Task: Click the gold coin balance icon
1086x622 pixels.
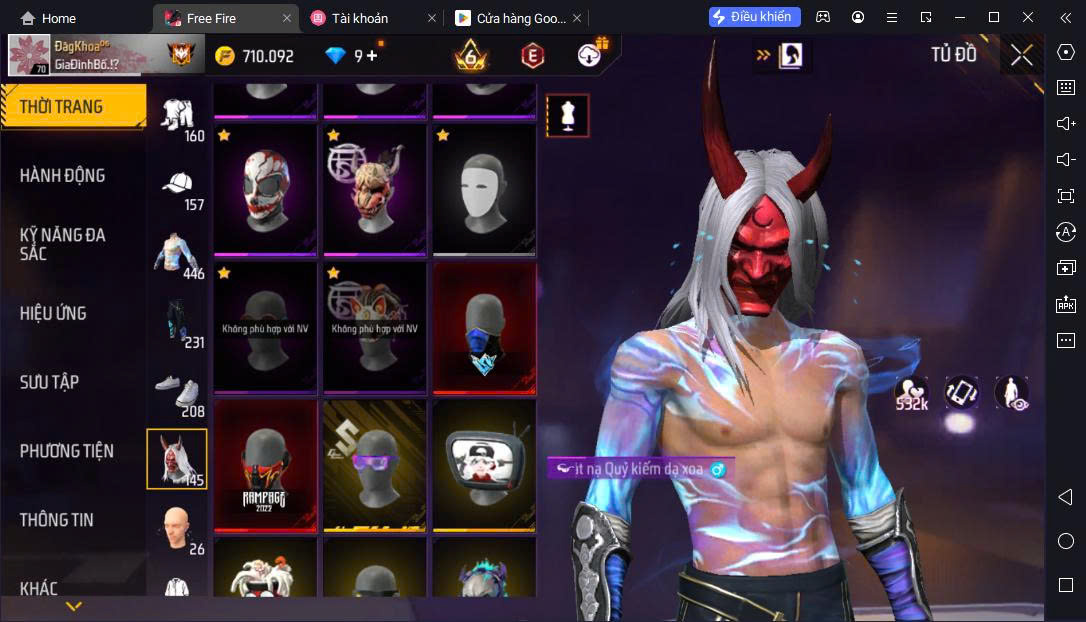Action: click(x=225, y=56)
